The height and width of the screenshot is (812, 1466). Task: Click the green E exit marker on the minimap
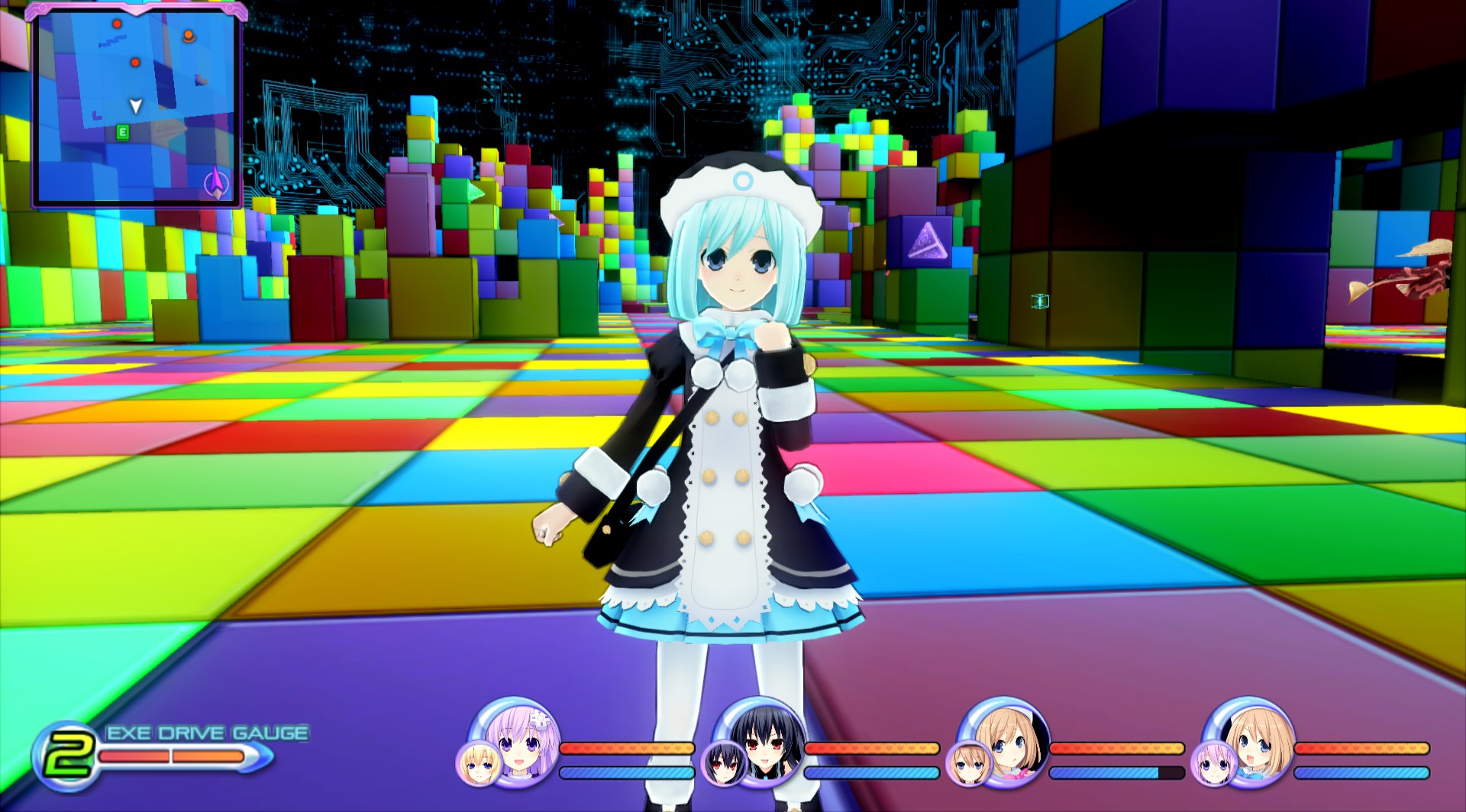[x=122, y=131]
